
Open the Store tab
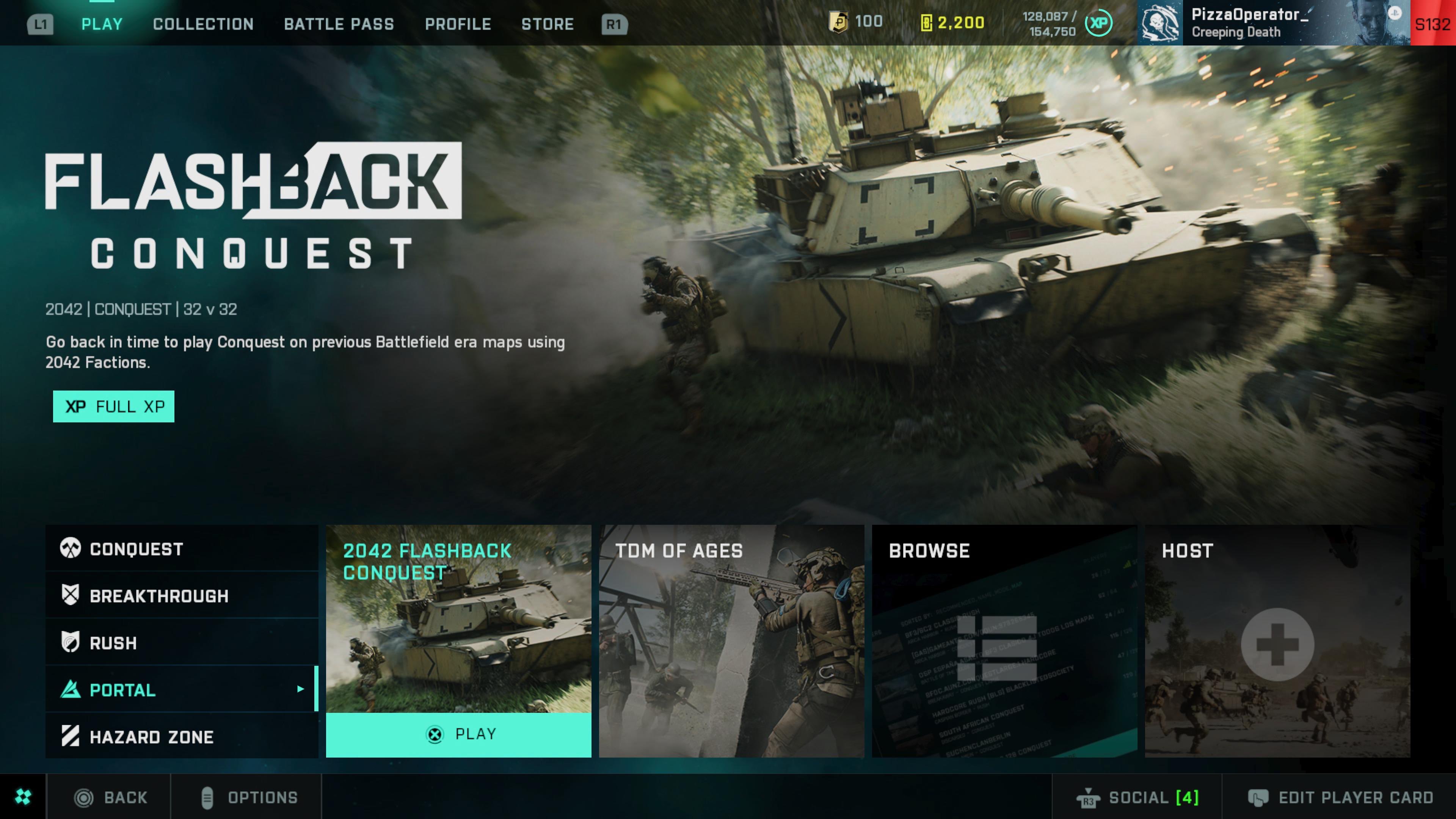point(547,24)
